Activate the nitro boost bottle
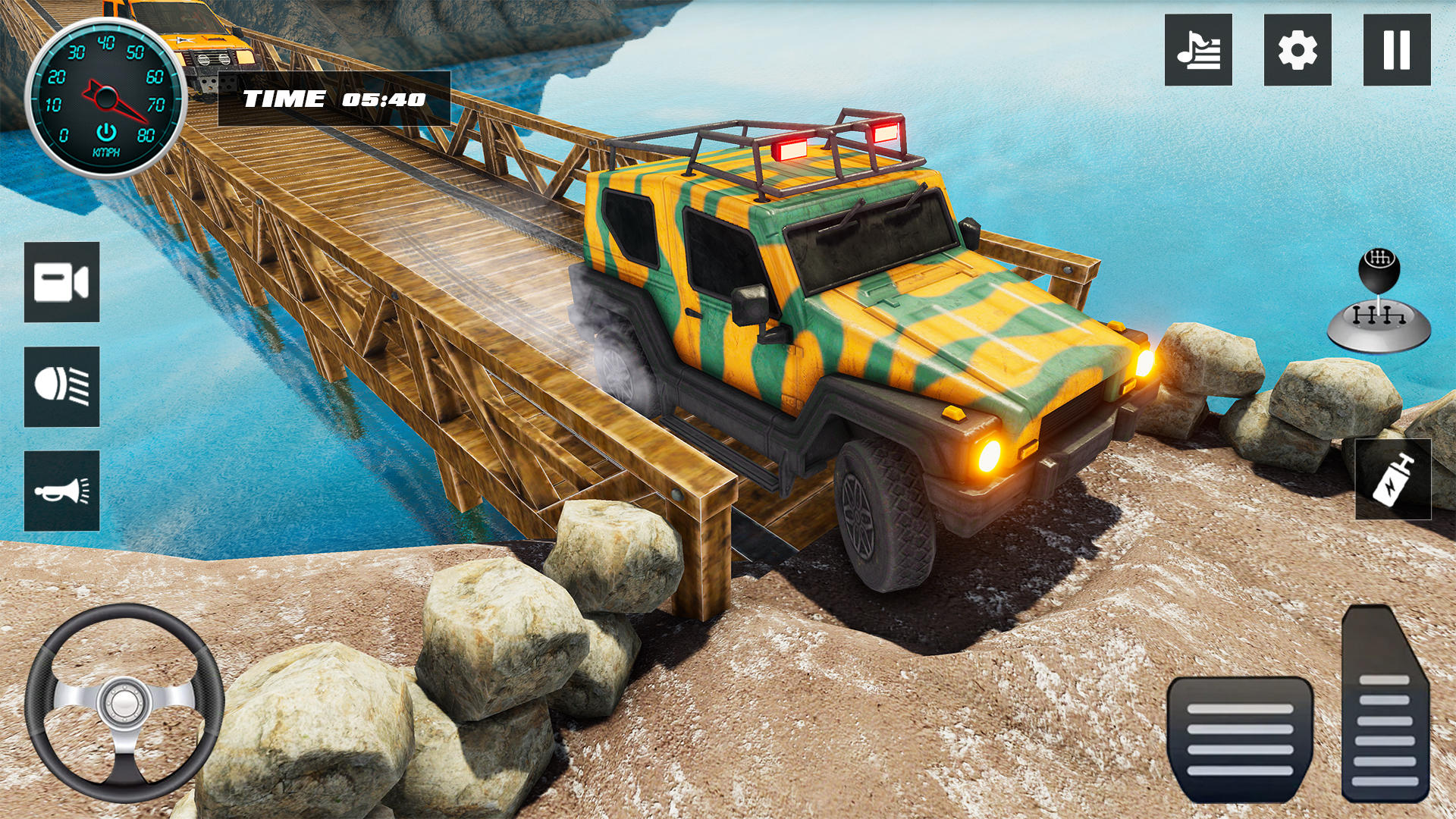 click(x=1393, y=479)
